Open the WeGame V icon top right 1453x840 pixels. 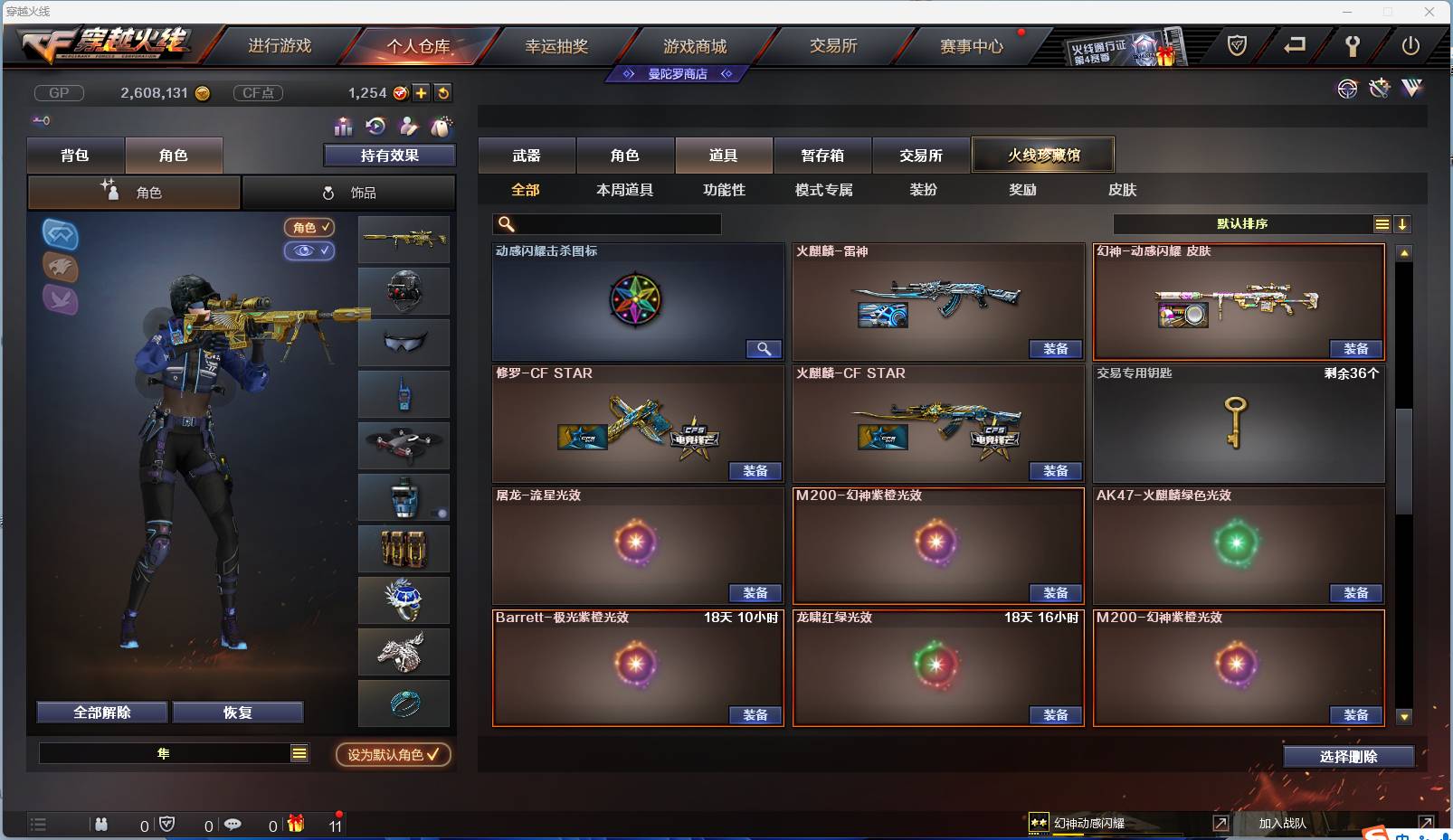(1411, 90)
